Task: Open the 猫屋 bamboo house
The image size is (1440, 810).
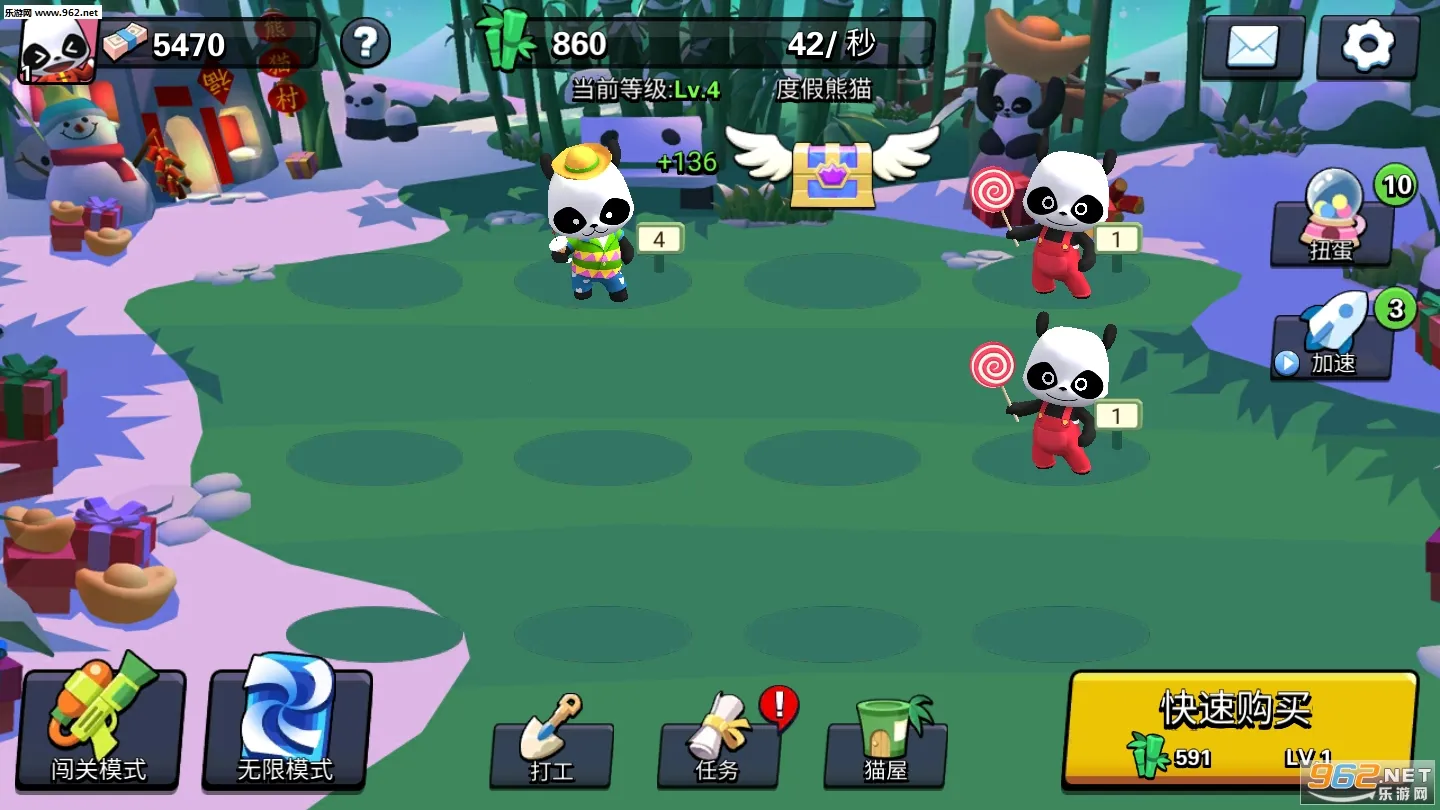Action: tap(885, 745)
